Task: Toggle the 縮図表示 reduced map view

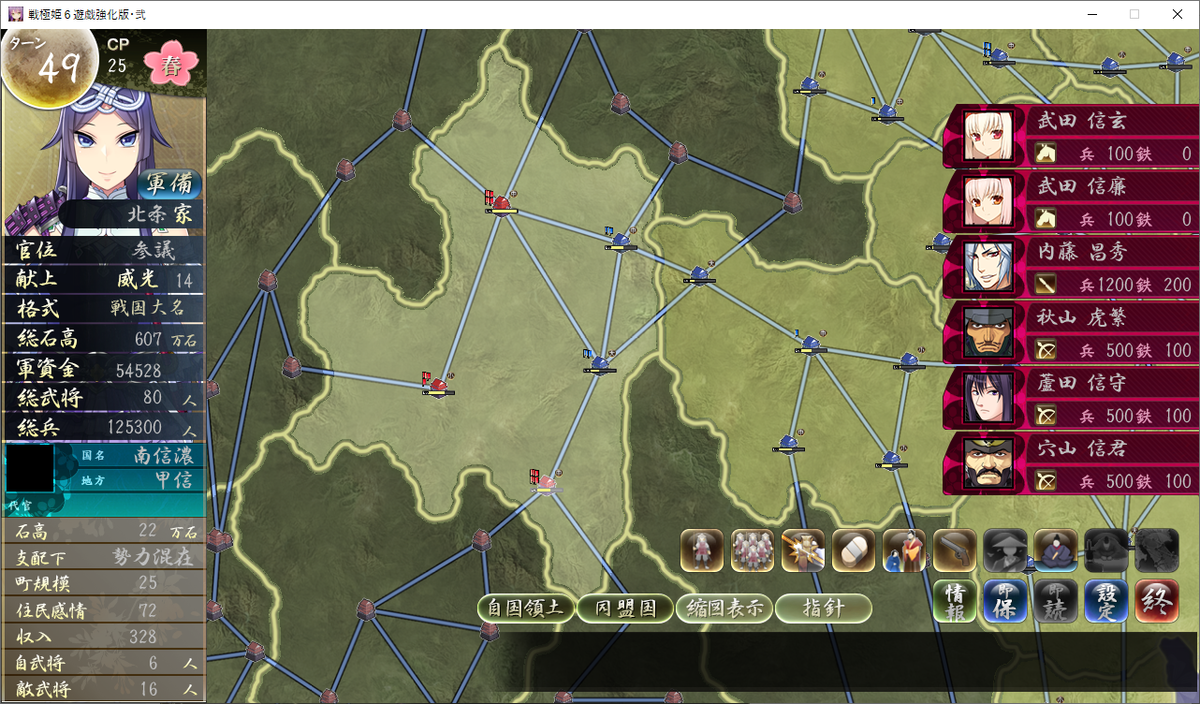Action: click(x=723, y=608)
